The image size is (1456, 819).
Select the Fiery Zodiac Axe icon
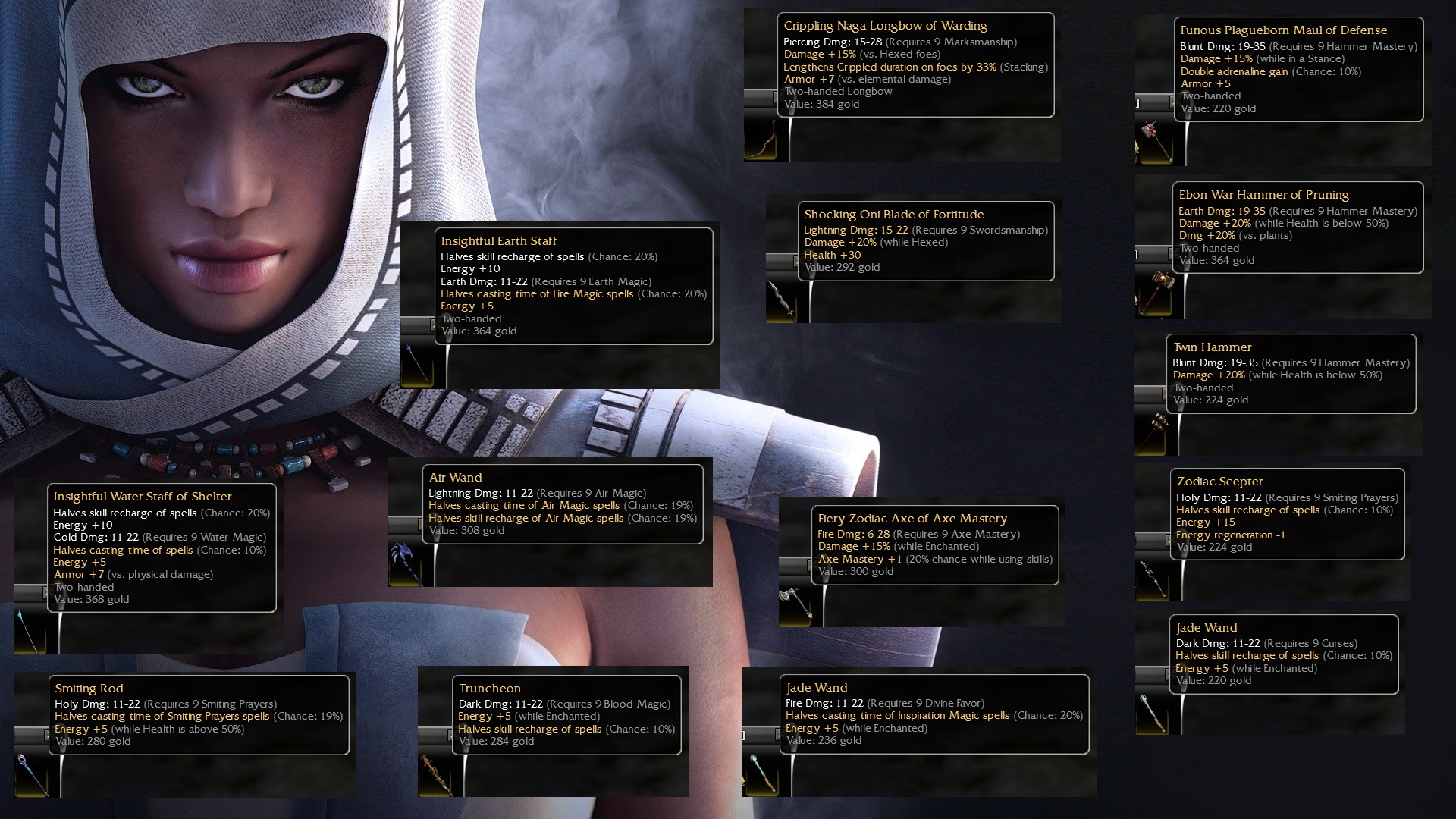point(795,604)
